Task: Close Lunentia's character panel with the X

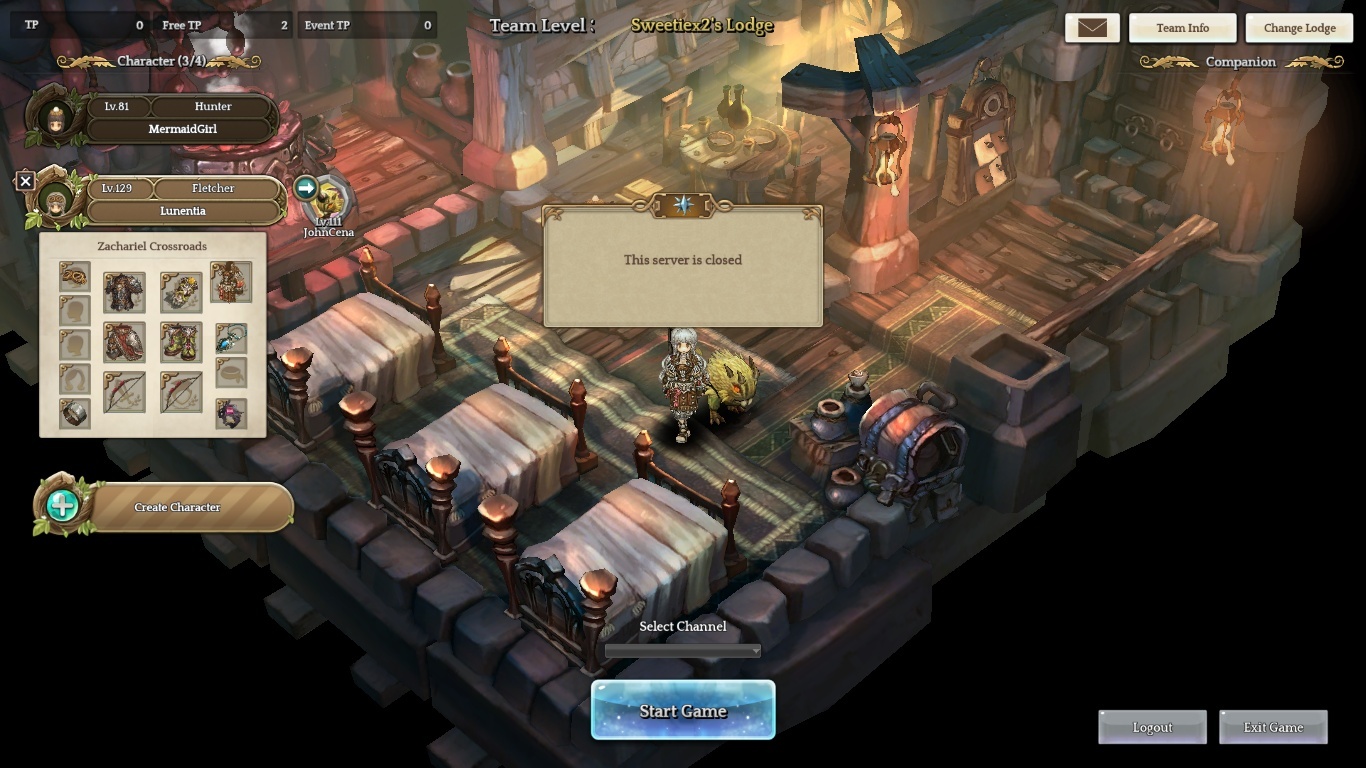Action: 26,181
